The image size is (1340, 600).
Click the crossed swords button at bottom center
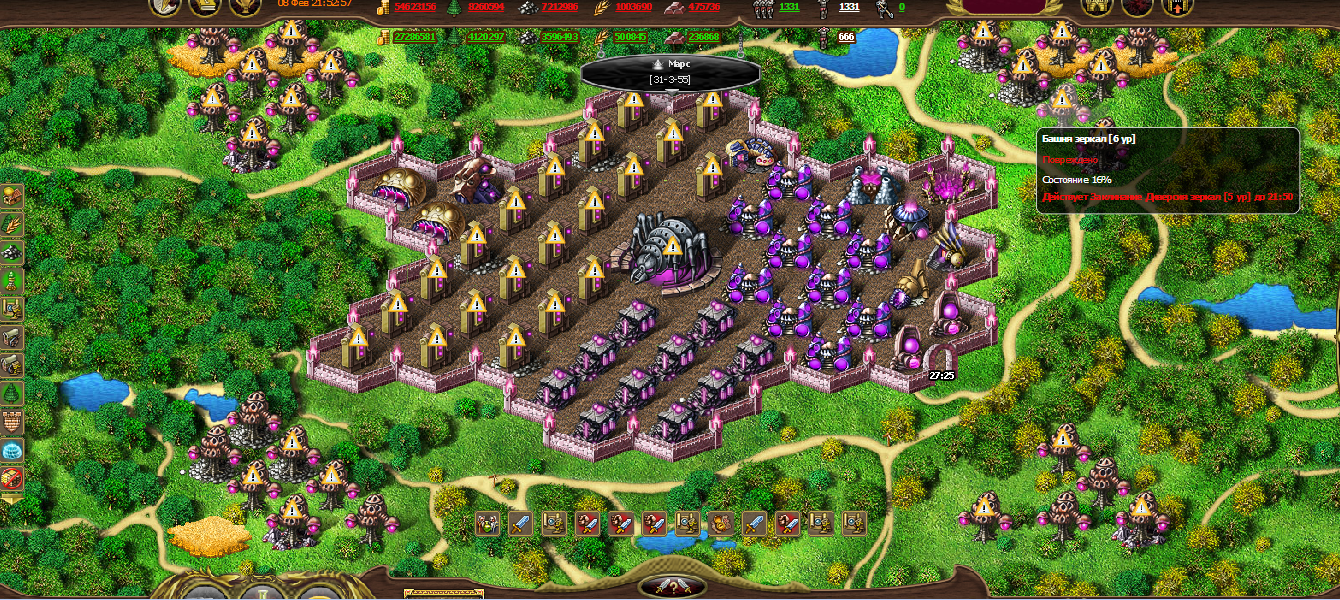[671, 586]
